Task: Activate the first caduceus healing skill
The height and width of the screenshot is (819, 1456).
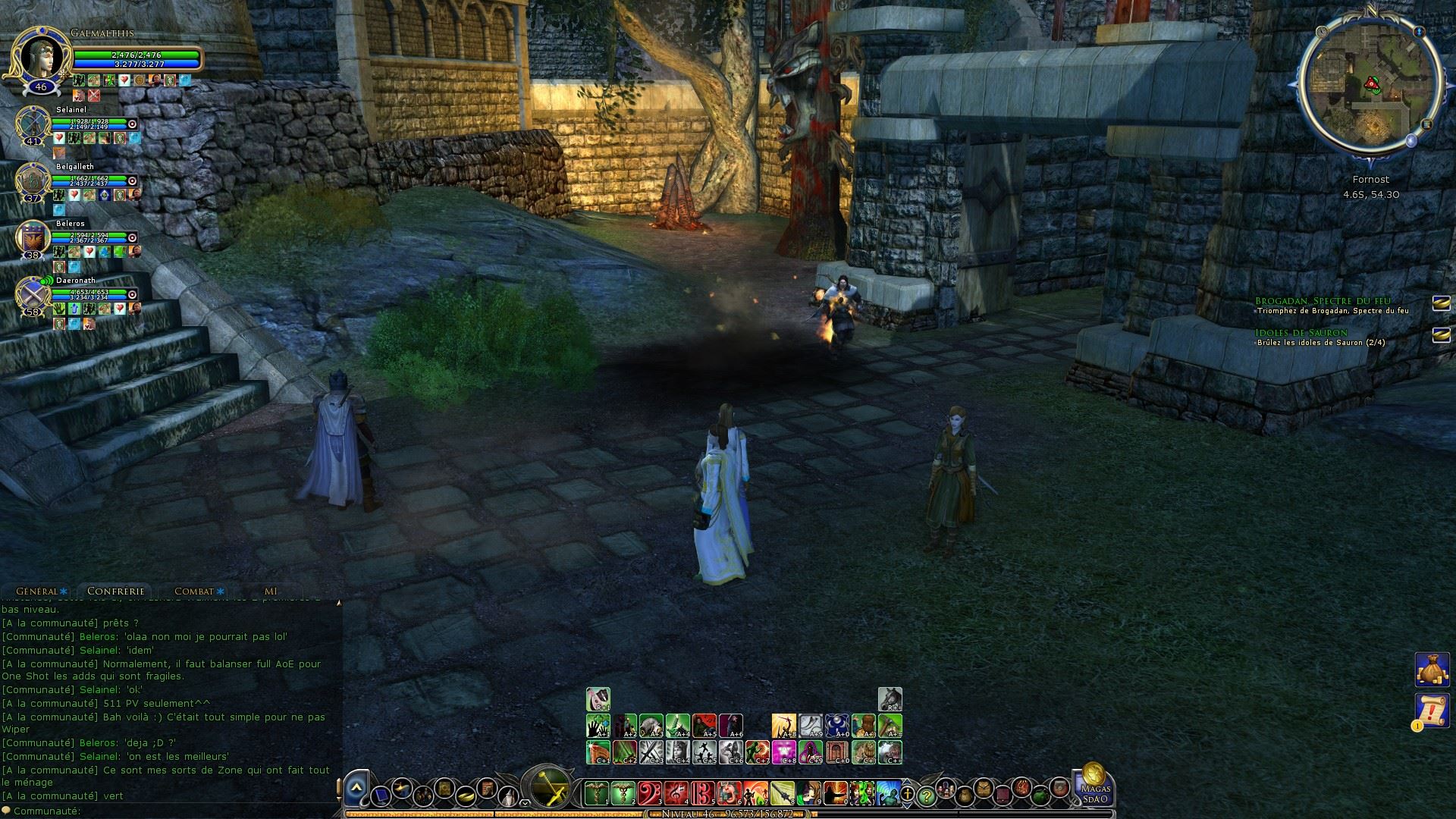Action: tap(597, 793)
